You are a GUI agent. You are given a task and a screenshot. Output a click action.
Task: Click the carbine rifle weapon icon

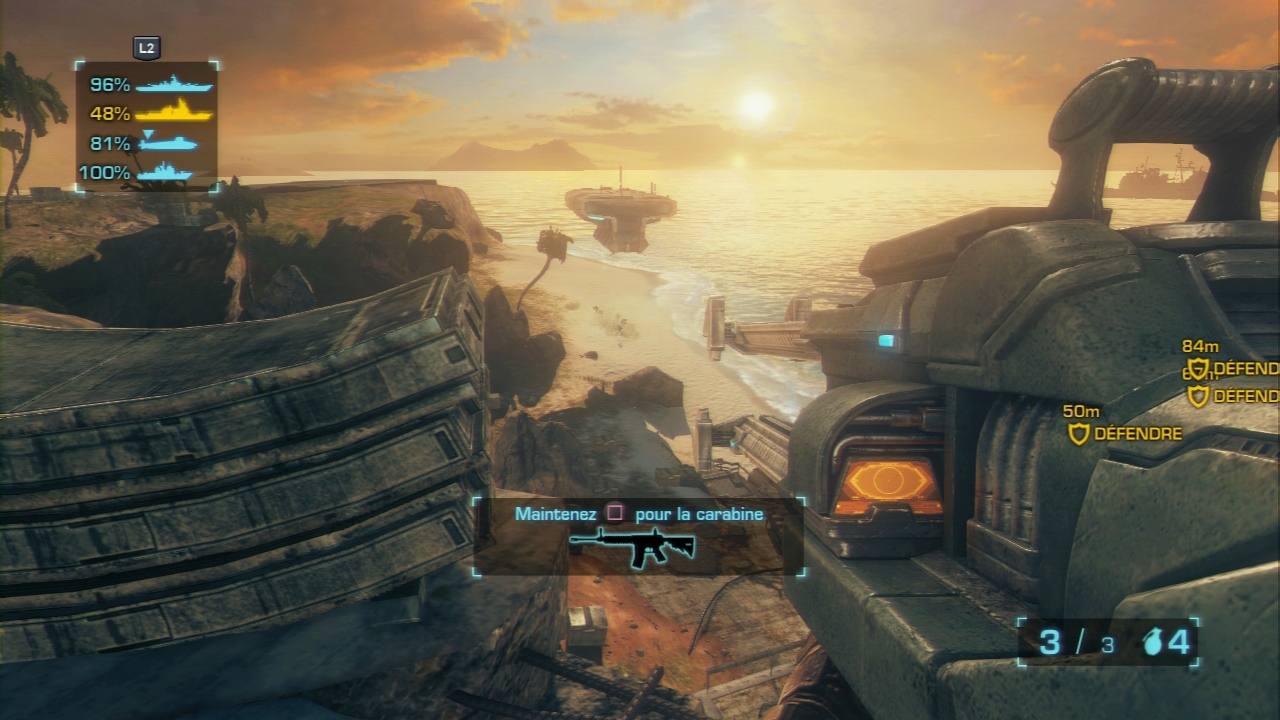tap(632, 547)
